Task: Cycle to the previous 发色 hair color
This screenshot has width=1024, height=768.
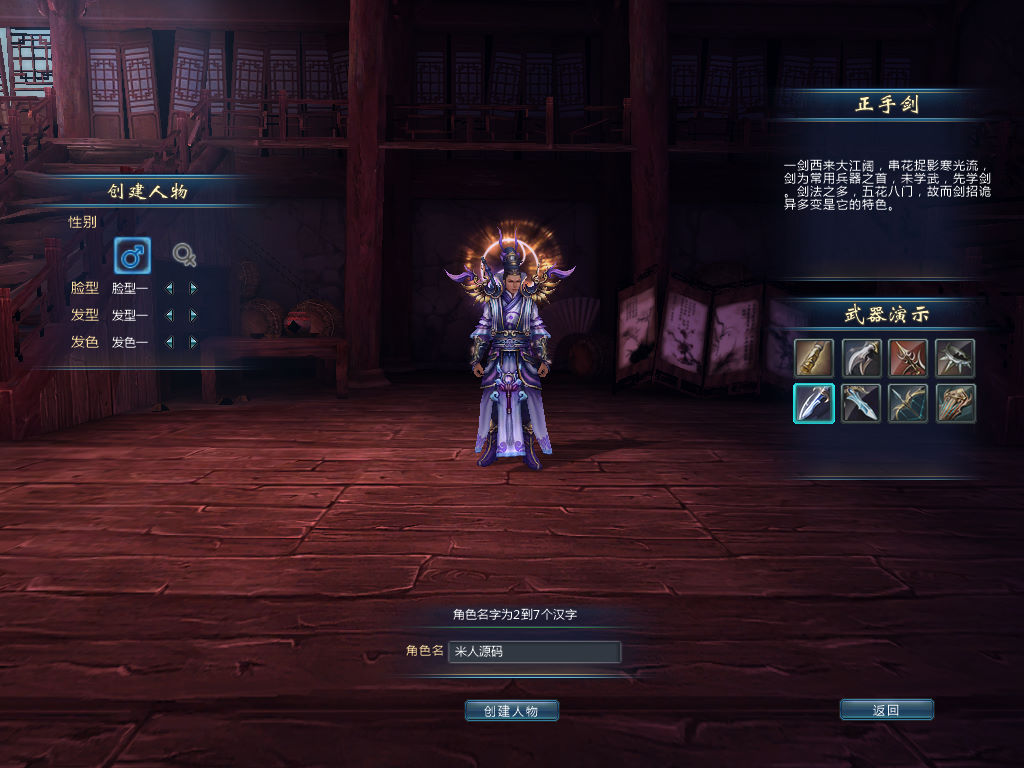Action: click(169, 342)
